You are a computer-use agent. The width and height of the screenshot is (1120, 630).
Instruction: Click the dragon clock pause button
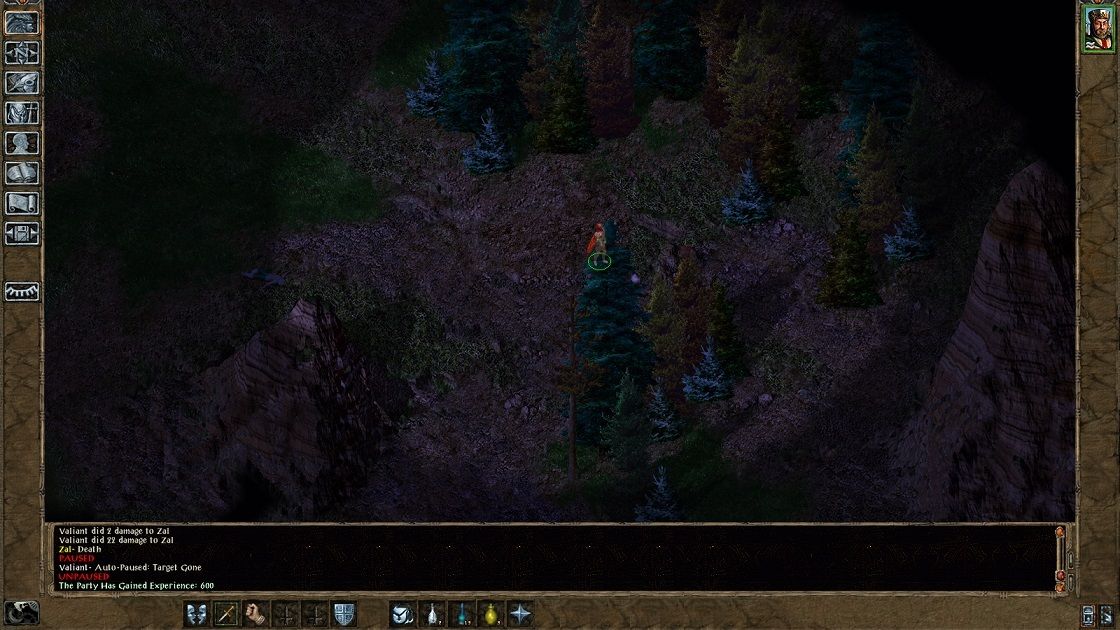click(21, 612)
